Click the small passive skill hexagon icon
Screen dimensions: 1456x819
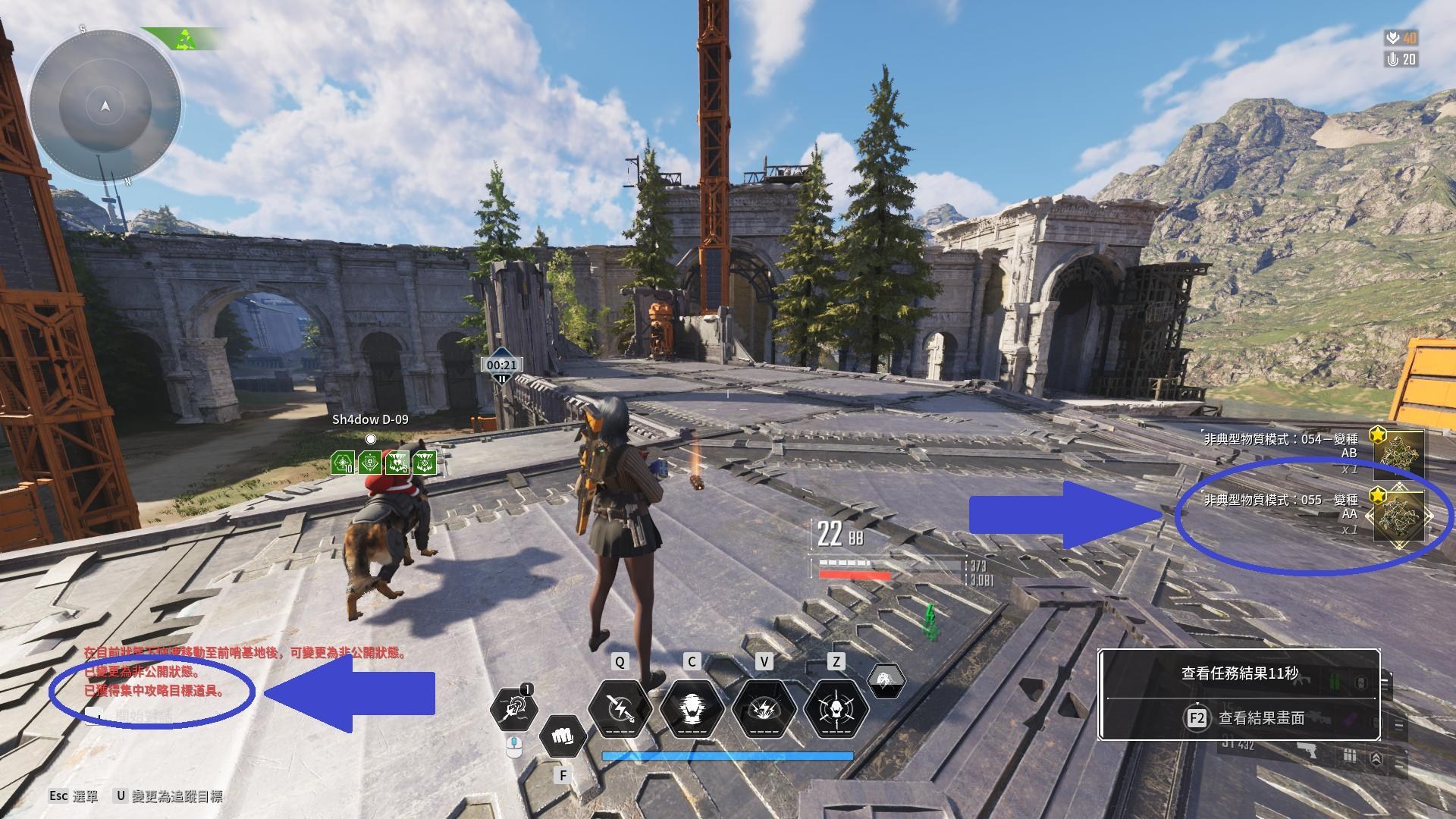pyautogui.click(x=885, y=680)
